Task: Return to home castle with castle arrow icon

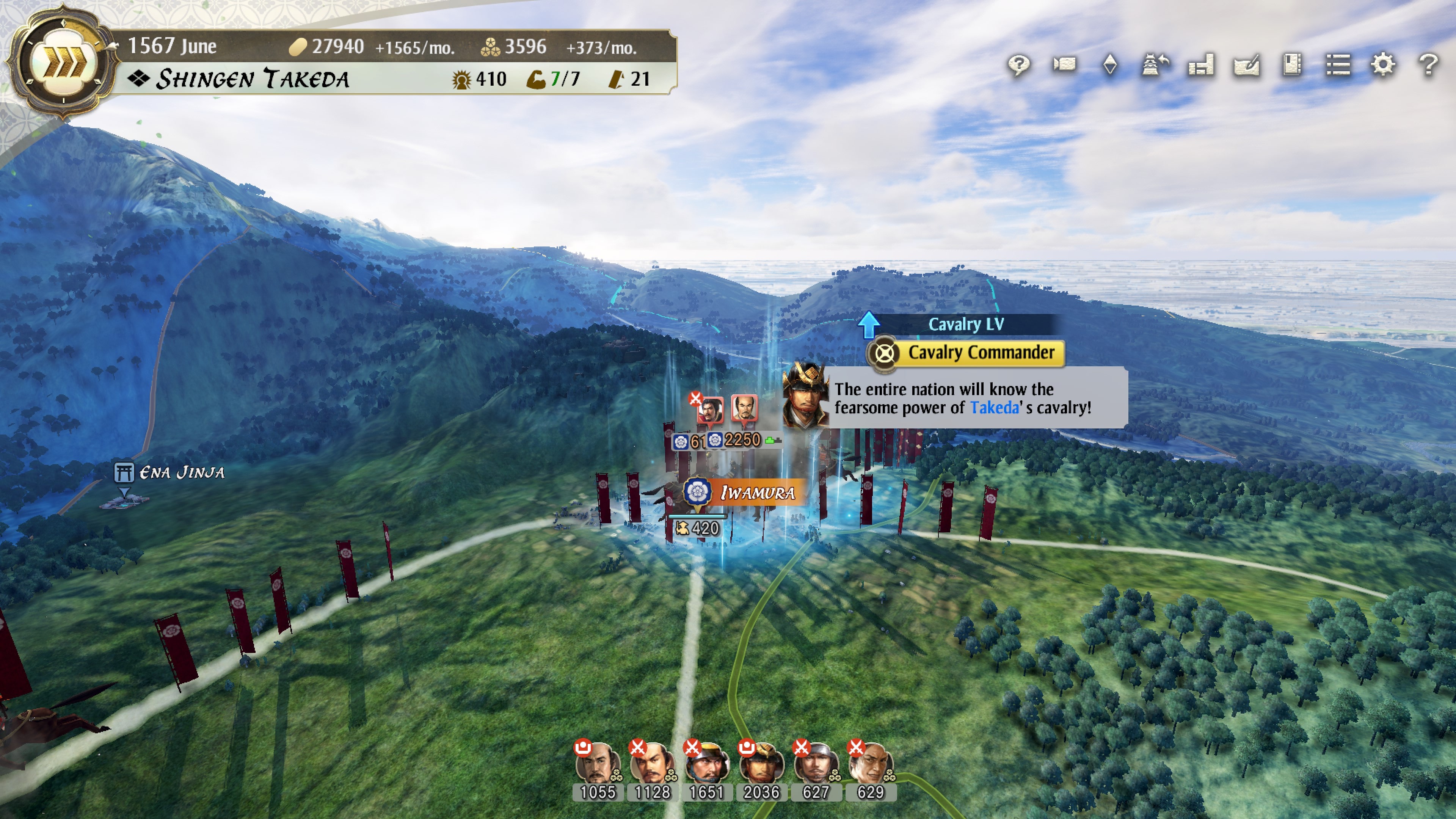Action: click(1155, 64)
